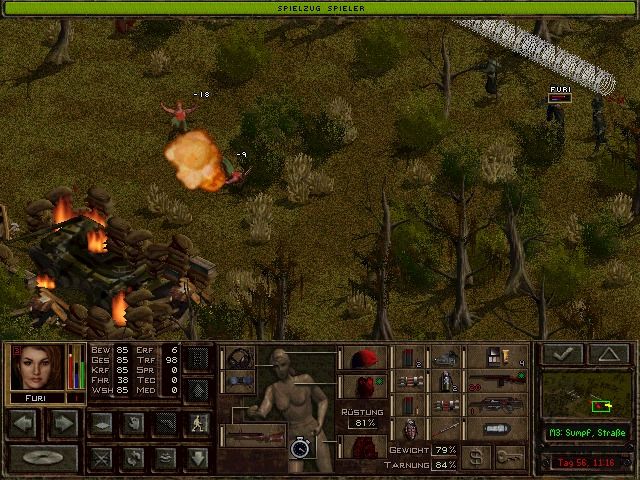Viewport: 640px width, 480px height.
Task: Click the down arrow button in the action grid
Action: click(198, 457)
